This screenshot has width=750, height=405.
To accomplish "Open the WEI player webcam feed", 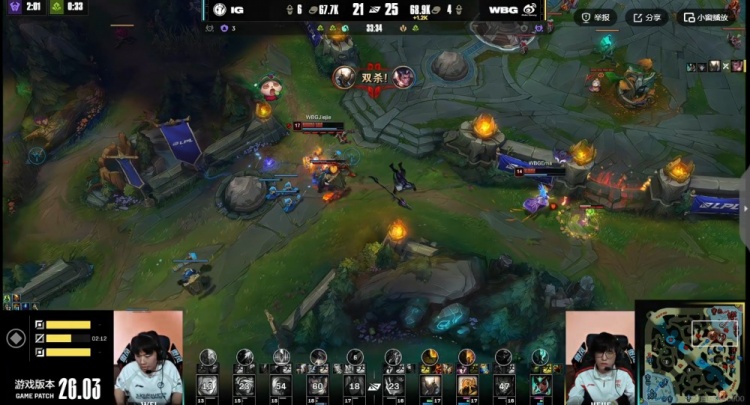I will tap(148, 357).
